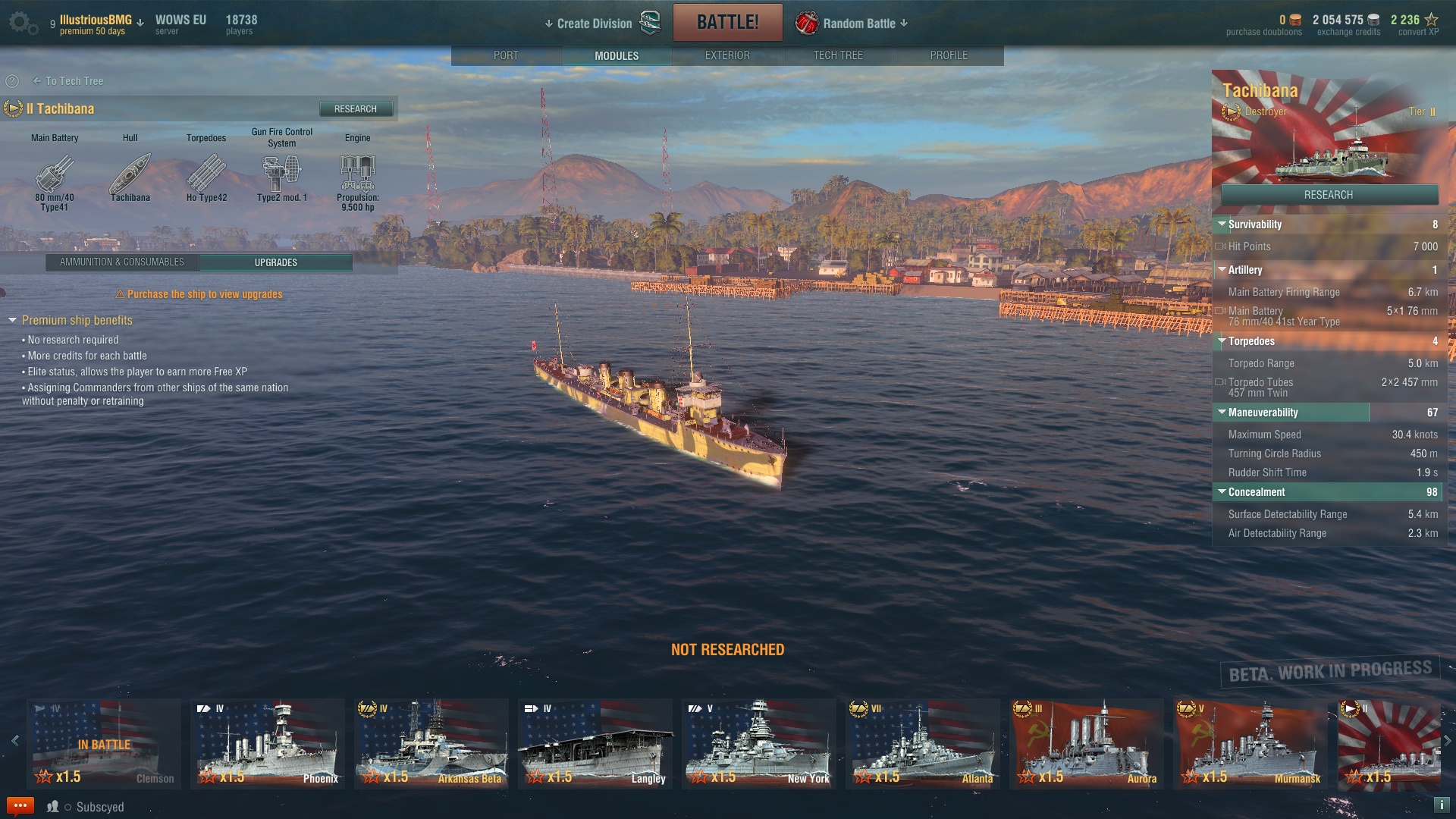
Task: Switch to the PORT tab
Action: point(506,55)
